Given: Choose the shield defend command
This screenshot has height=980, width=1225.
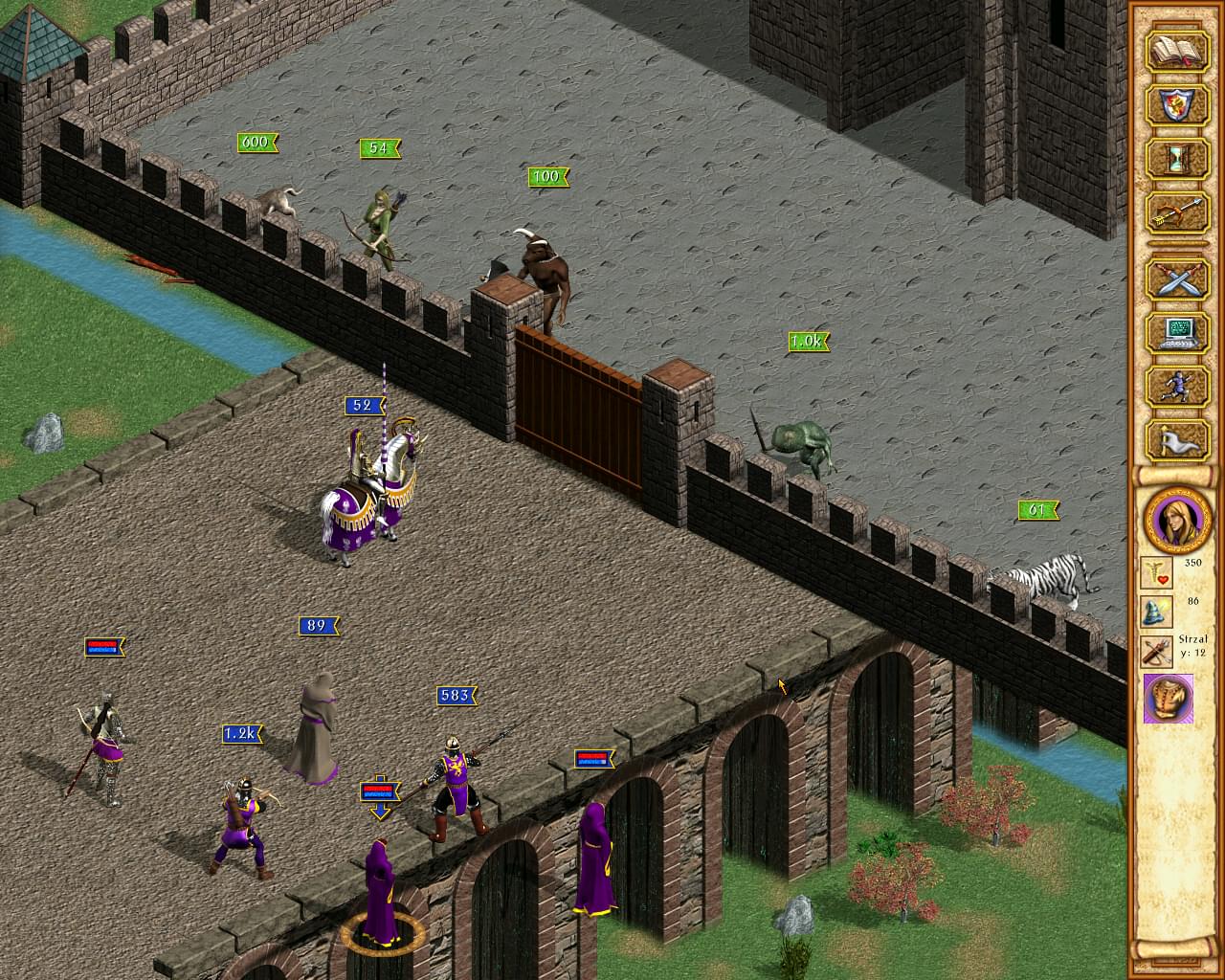Looking at the screenshot, I should pyautogui.click(x=1175, y=103).
